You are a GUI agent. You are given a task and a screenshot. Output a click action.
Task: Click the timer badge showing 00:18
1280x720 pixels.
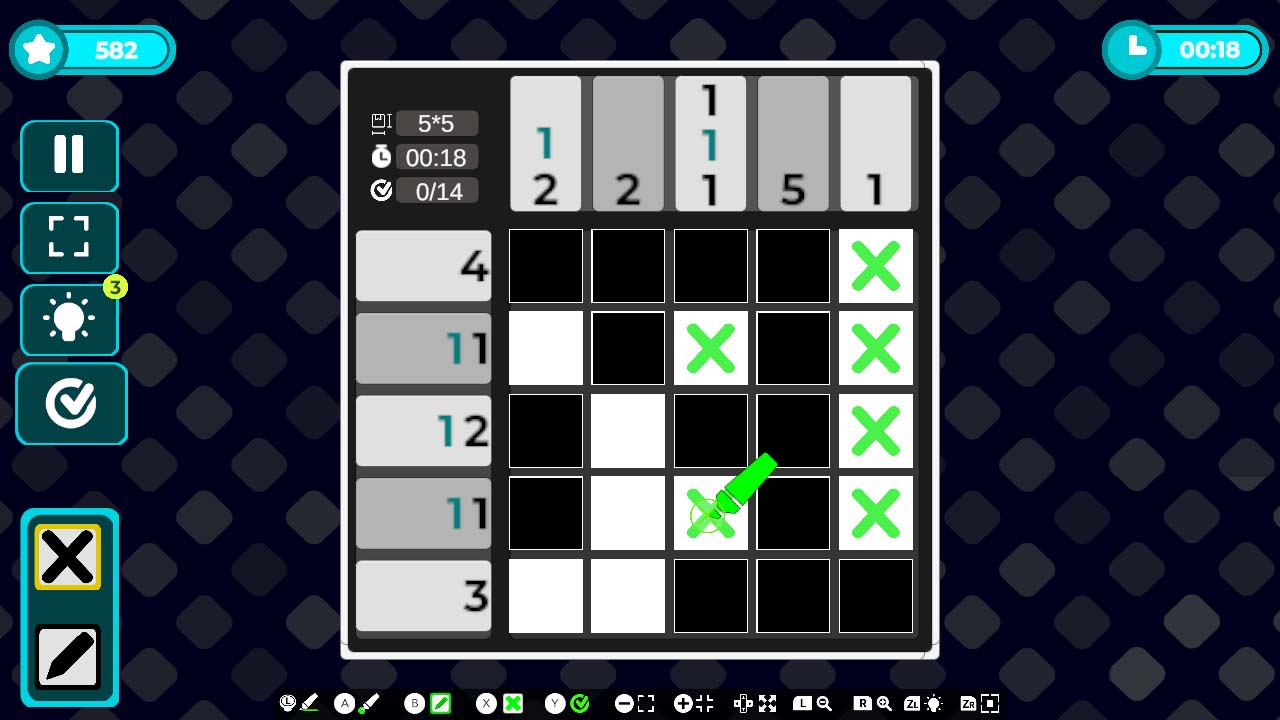click(1185, 49)
